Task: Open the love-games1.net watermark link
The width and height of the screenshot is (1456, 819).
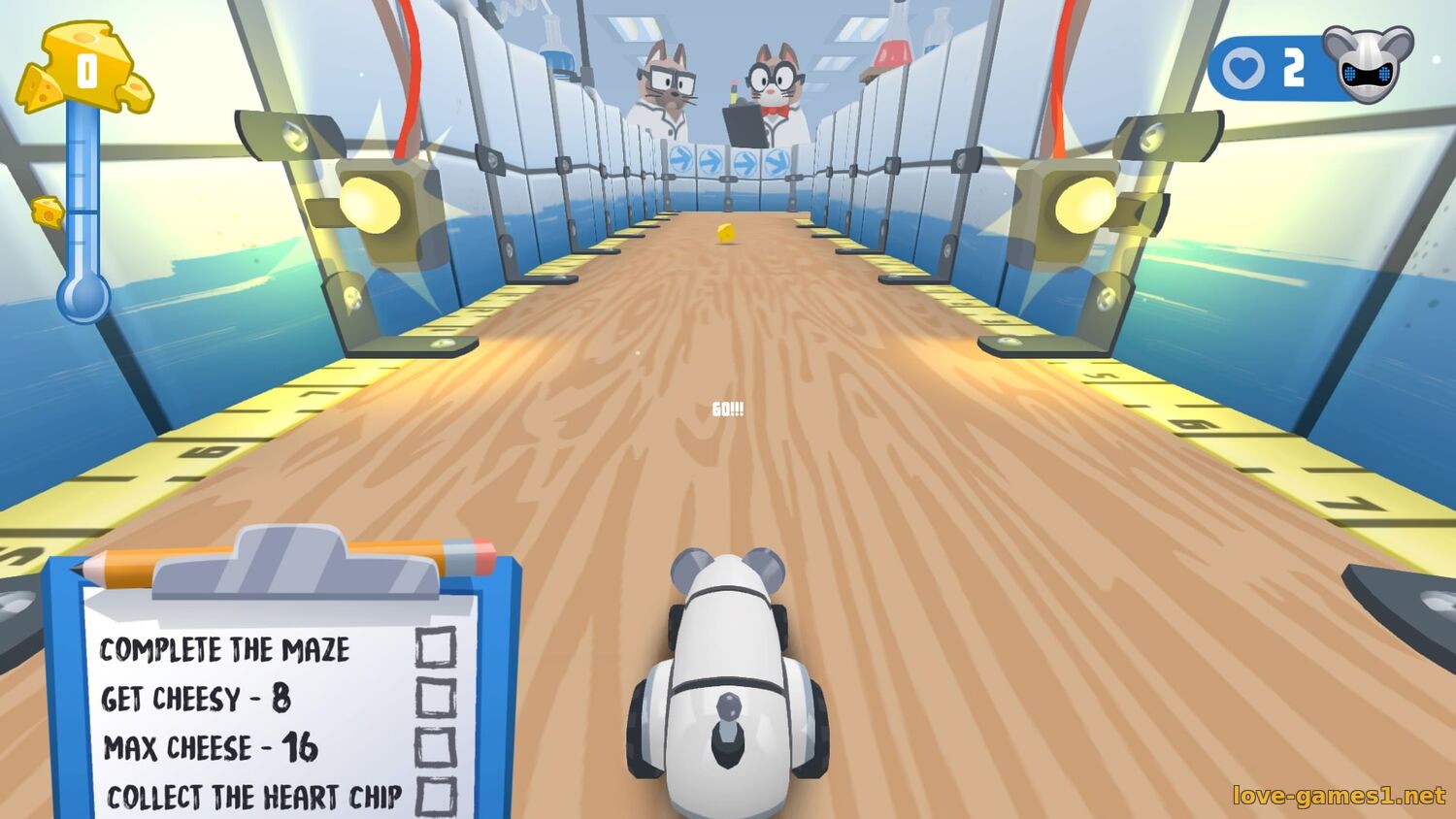Action: [1339, 796]
